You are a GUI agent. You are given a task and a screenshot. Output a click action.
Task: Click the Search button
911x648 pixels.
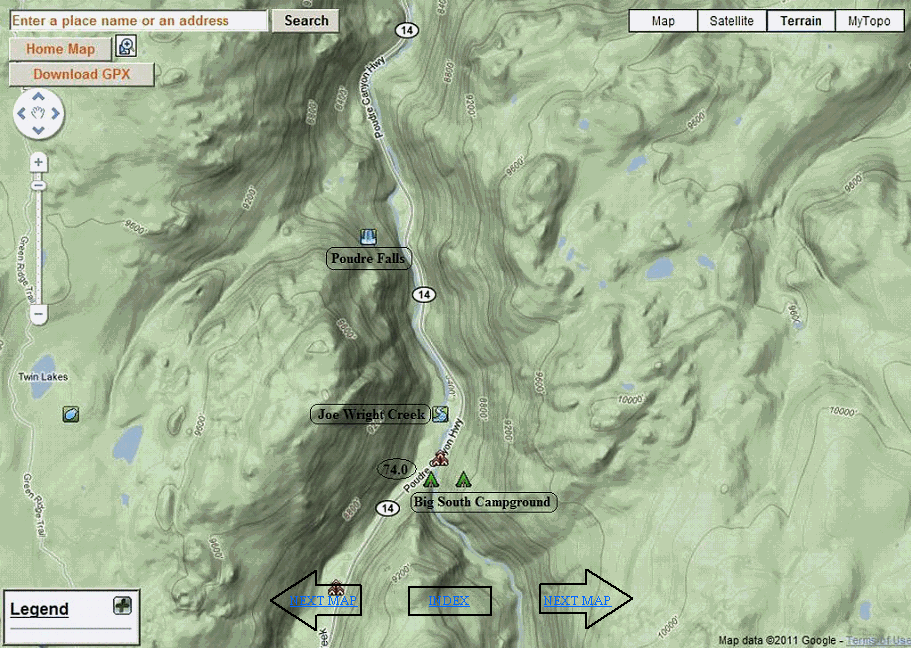[306, 20]
